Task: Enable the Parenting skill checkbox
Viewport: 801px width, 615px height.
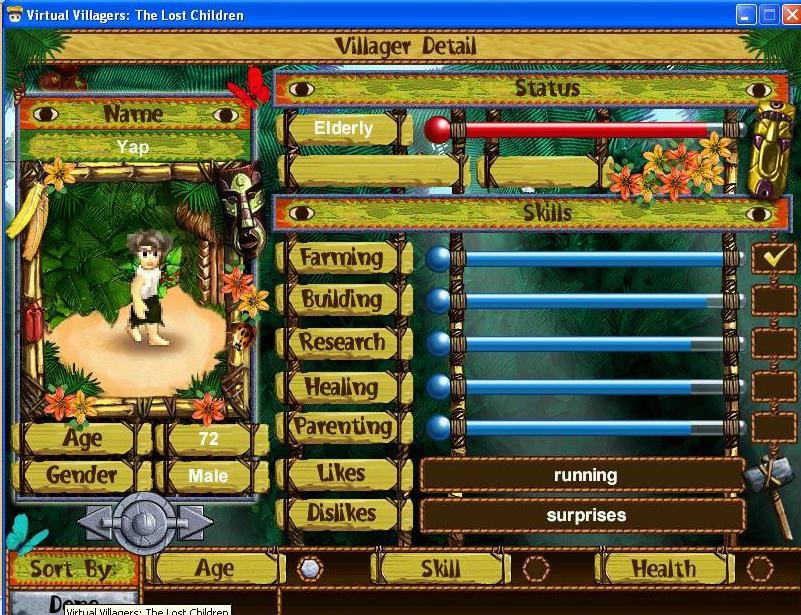Action: pos(773,428)
